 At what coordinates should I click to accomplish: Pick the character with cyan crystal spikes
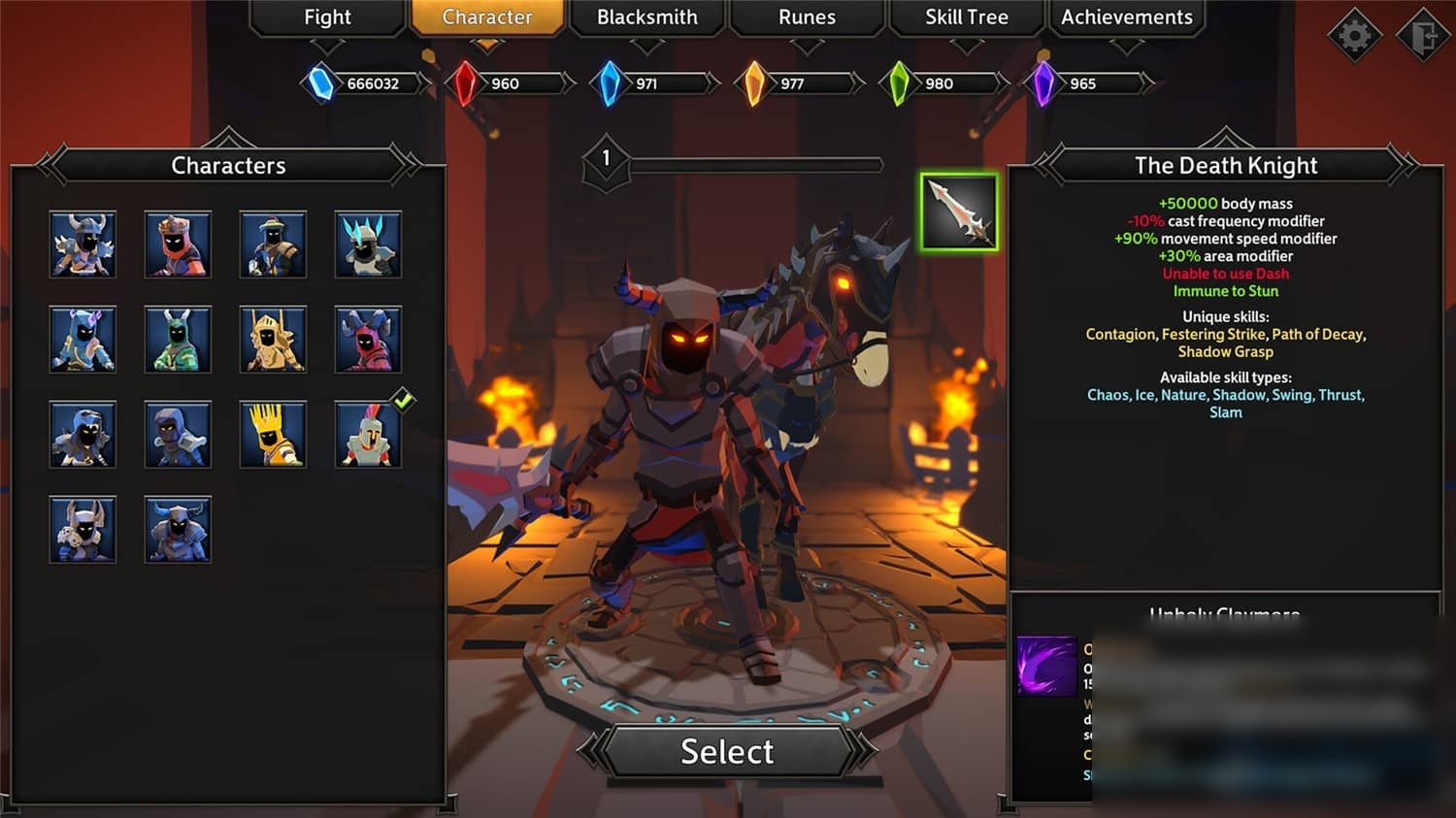[x=368, y=245]
